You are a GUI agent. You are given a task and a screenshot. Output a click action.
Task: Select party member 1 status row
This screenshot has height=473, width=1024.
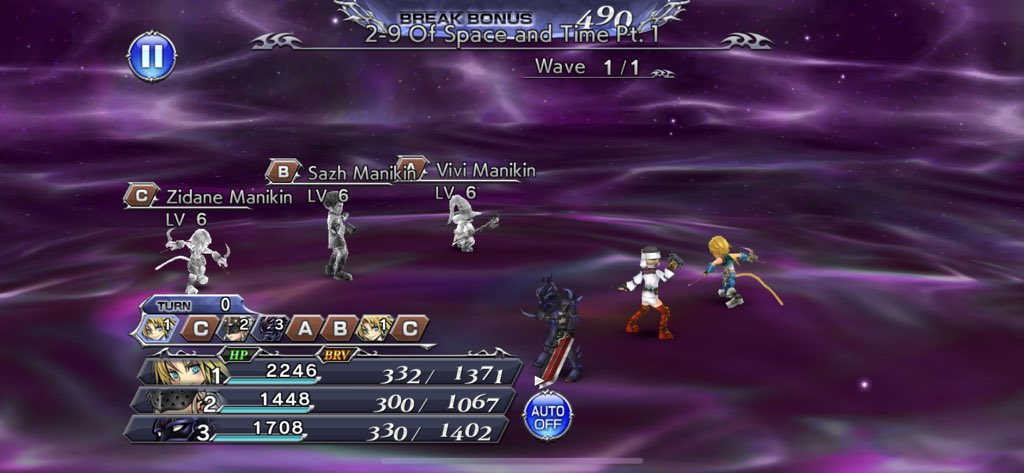(330, 371)
